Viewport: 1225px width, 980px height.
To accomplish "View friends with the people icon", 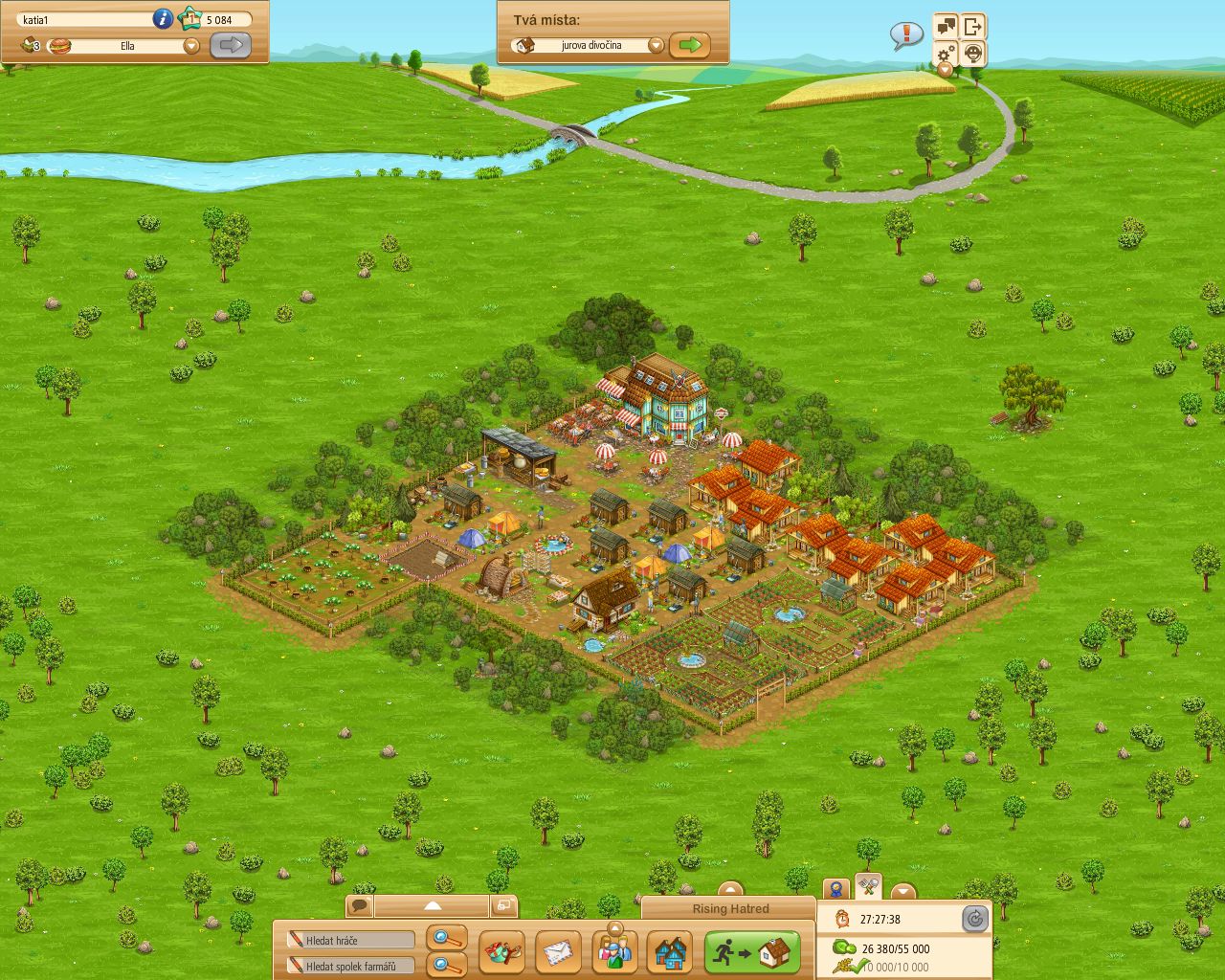I will click(x=615, y=952).
